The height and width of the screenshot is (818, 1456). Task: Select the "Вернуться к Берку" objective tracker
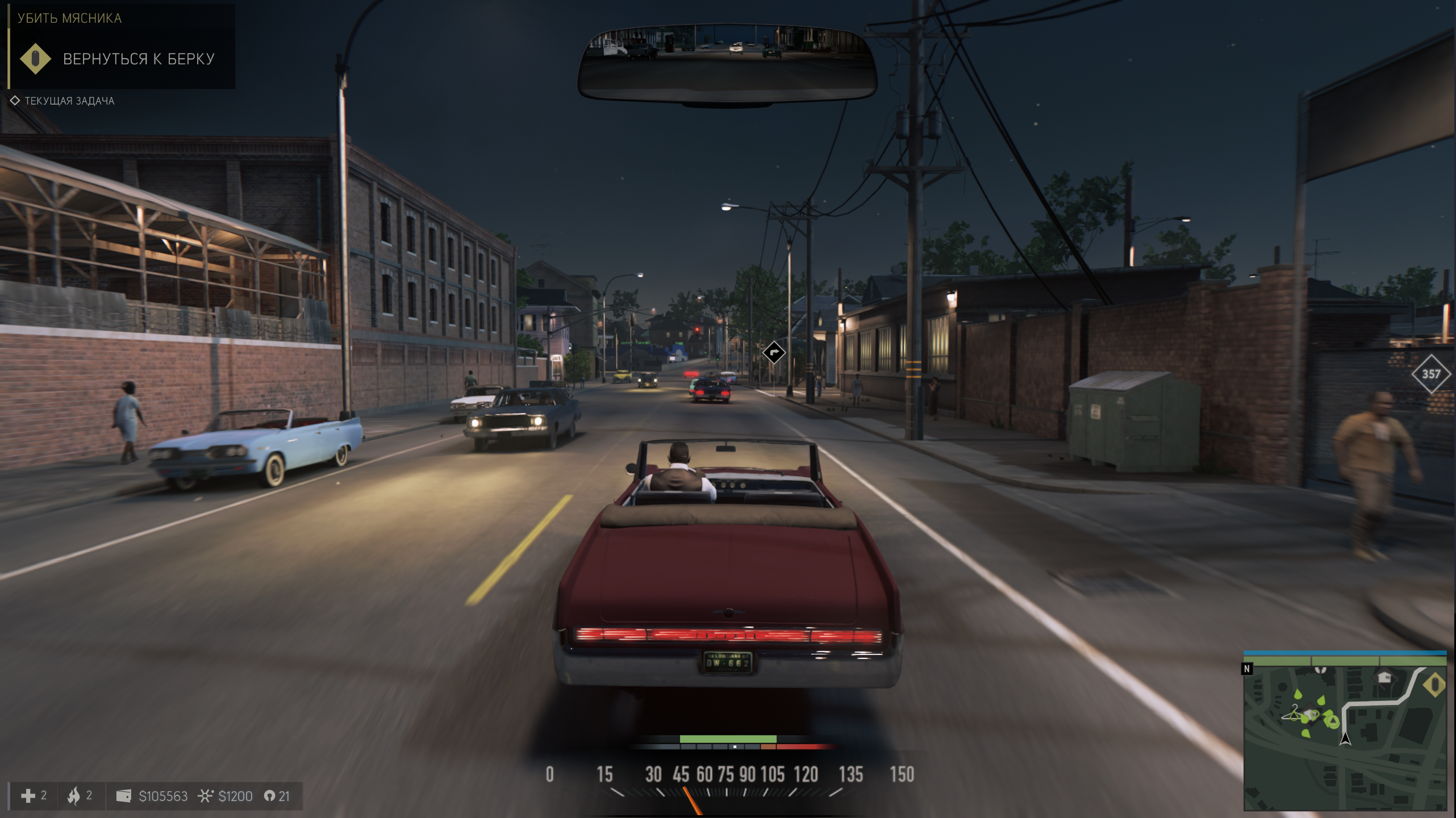(x=138, y=59)
